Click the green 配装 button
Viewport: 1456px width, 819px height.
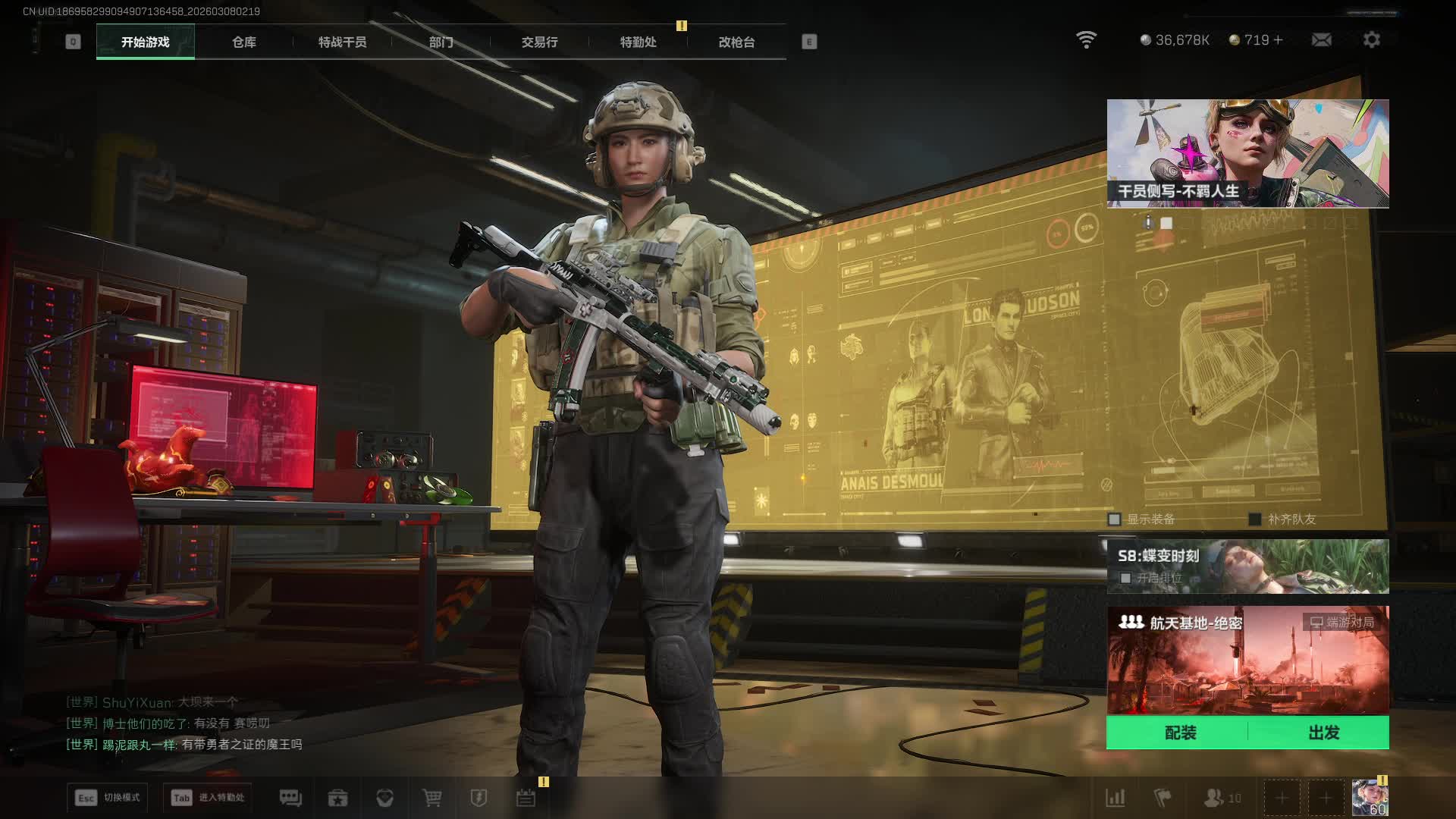point(1180,733)
